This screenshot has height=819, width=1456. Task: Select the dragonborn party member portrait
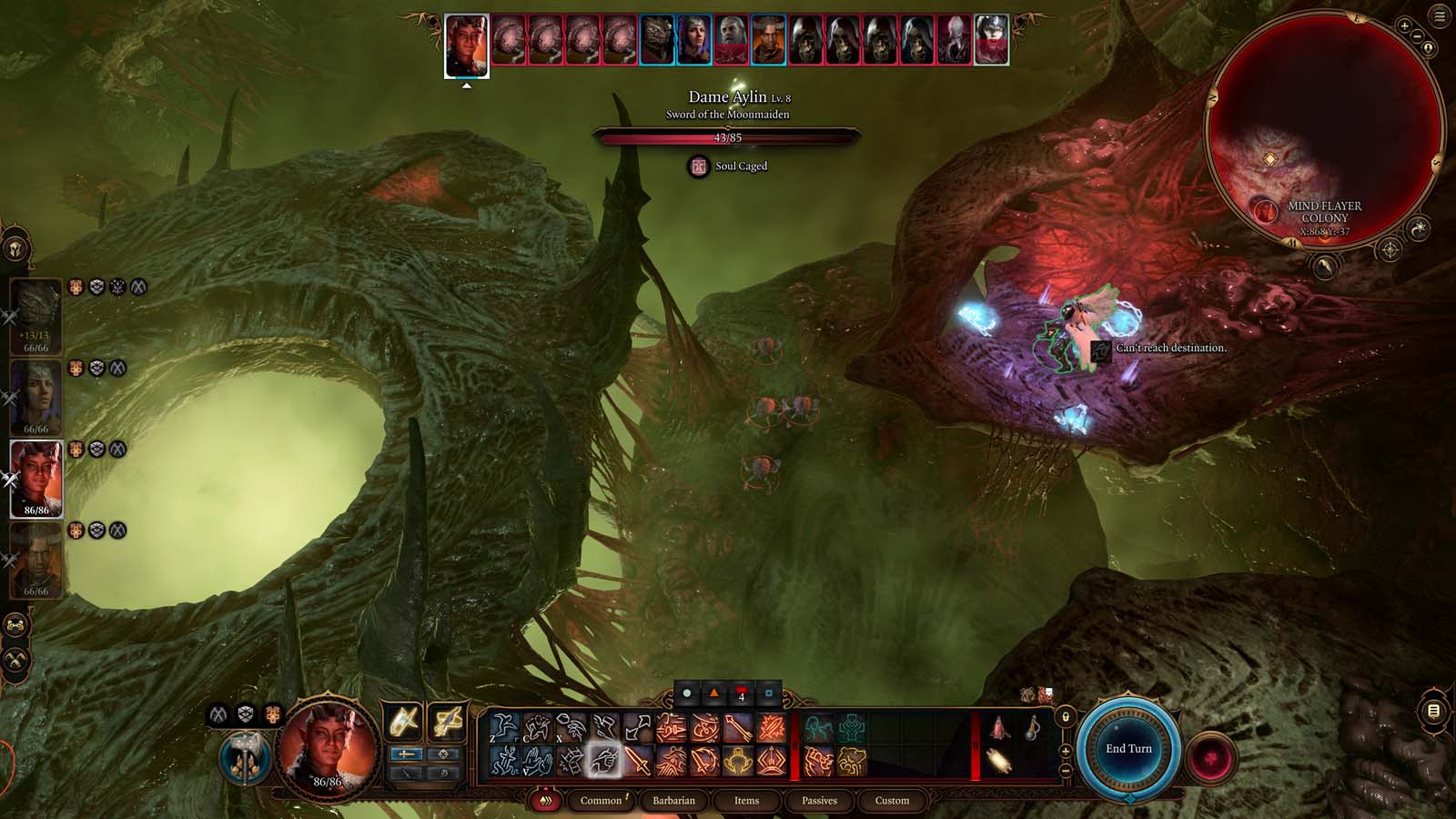pos(36,316)
